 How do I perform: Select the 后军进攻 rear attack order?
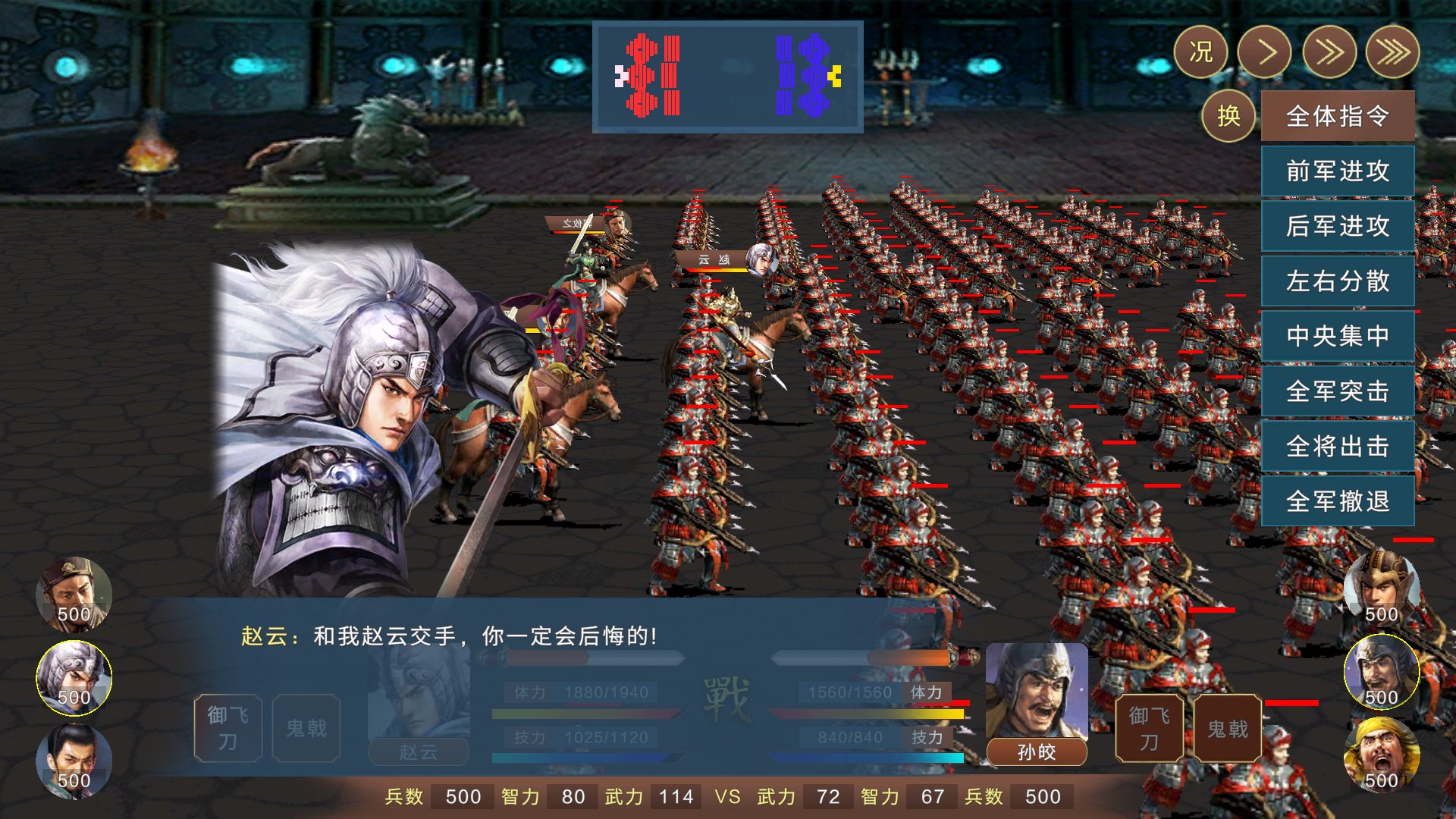(1337, 226)
